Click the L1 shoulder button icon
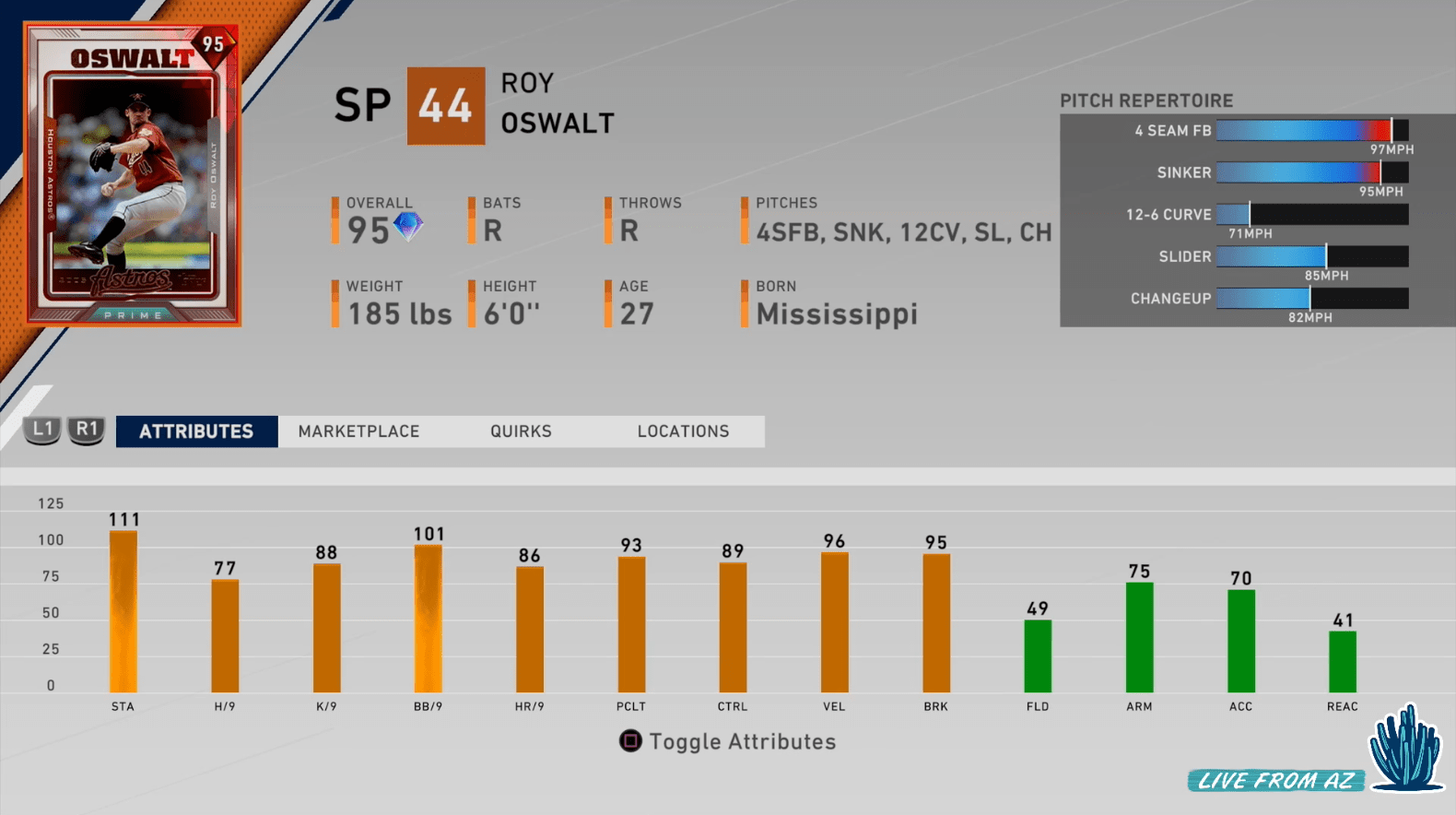The height and width of the screenshot is (815, 1456). [42, 431]
